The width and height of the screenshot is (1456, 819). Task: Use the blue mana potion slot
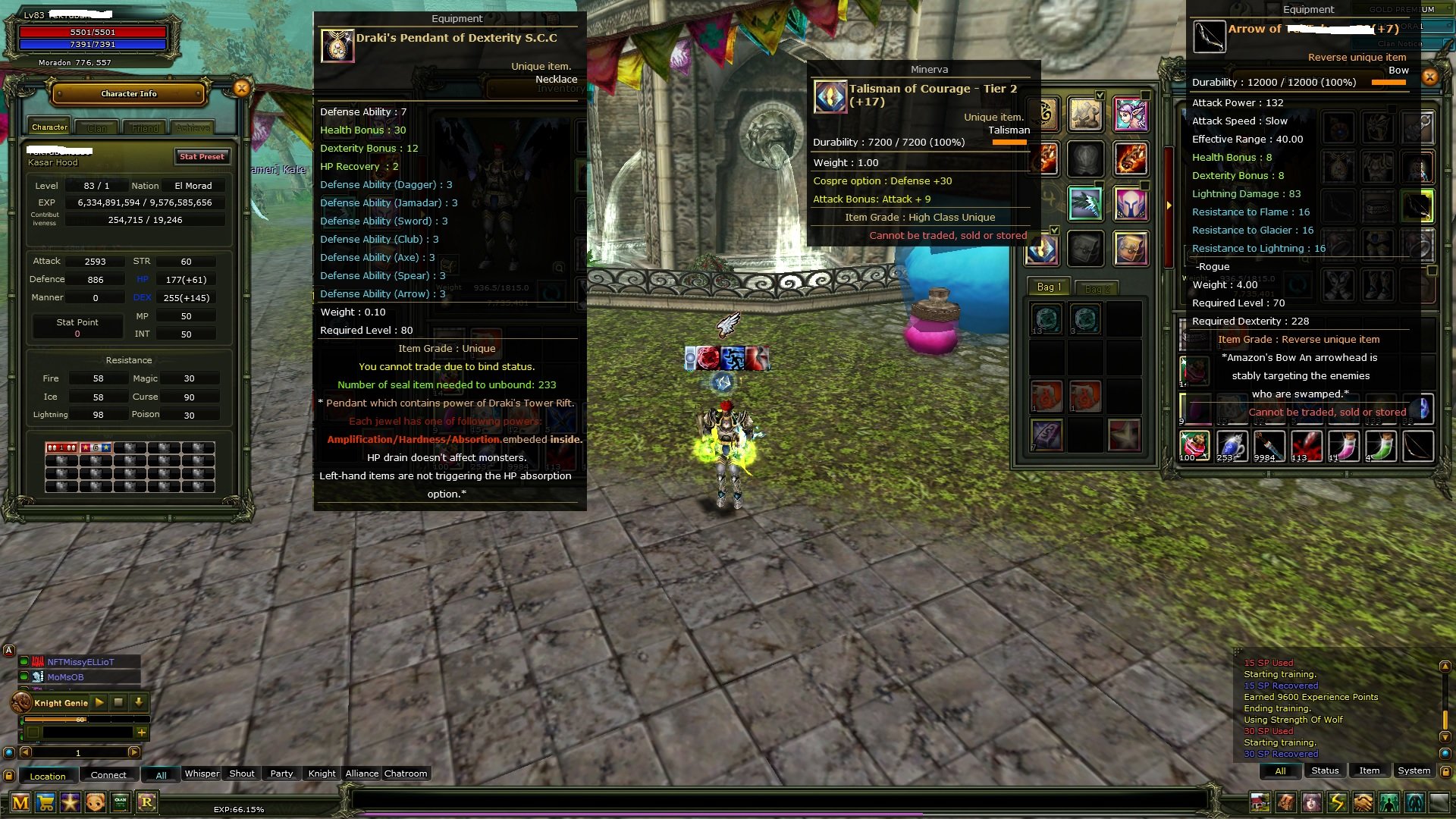(1231, 446)
